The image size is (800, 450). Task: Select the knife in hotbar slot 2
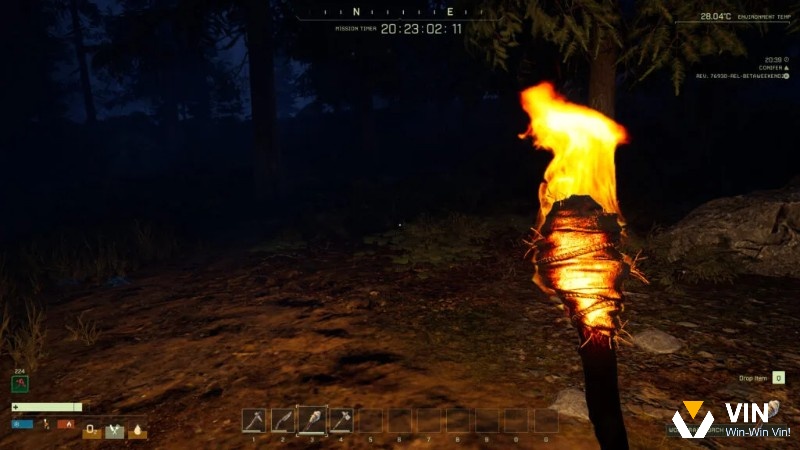(x=283, y=420)
